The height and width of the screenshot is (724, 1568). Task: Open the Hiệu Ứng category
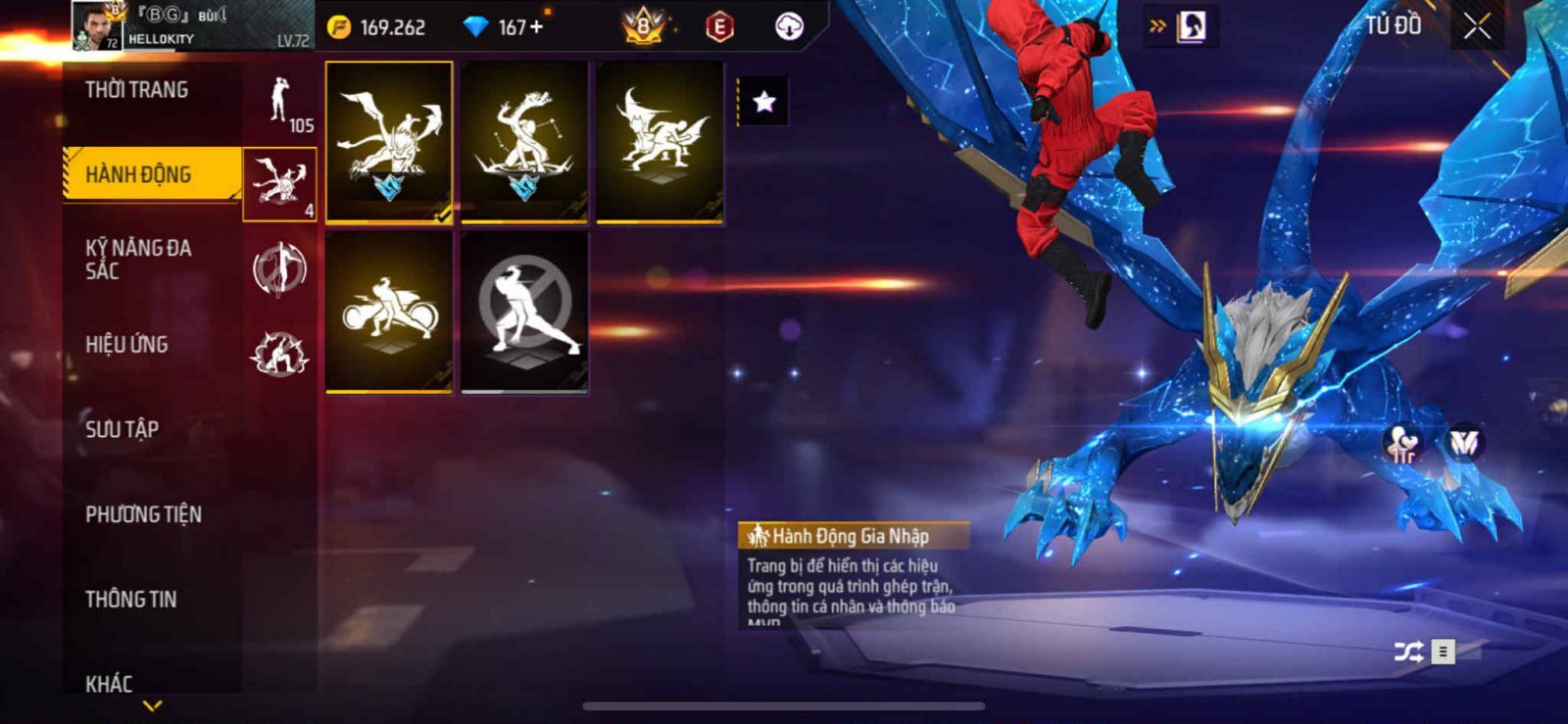pyautogui.click(x=126, y=345)
